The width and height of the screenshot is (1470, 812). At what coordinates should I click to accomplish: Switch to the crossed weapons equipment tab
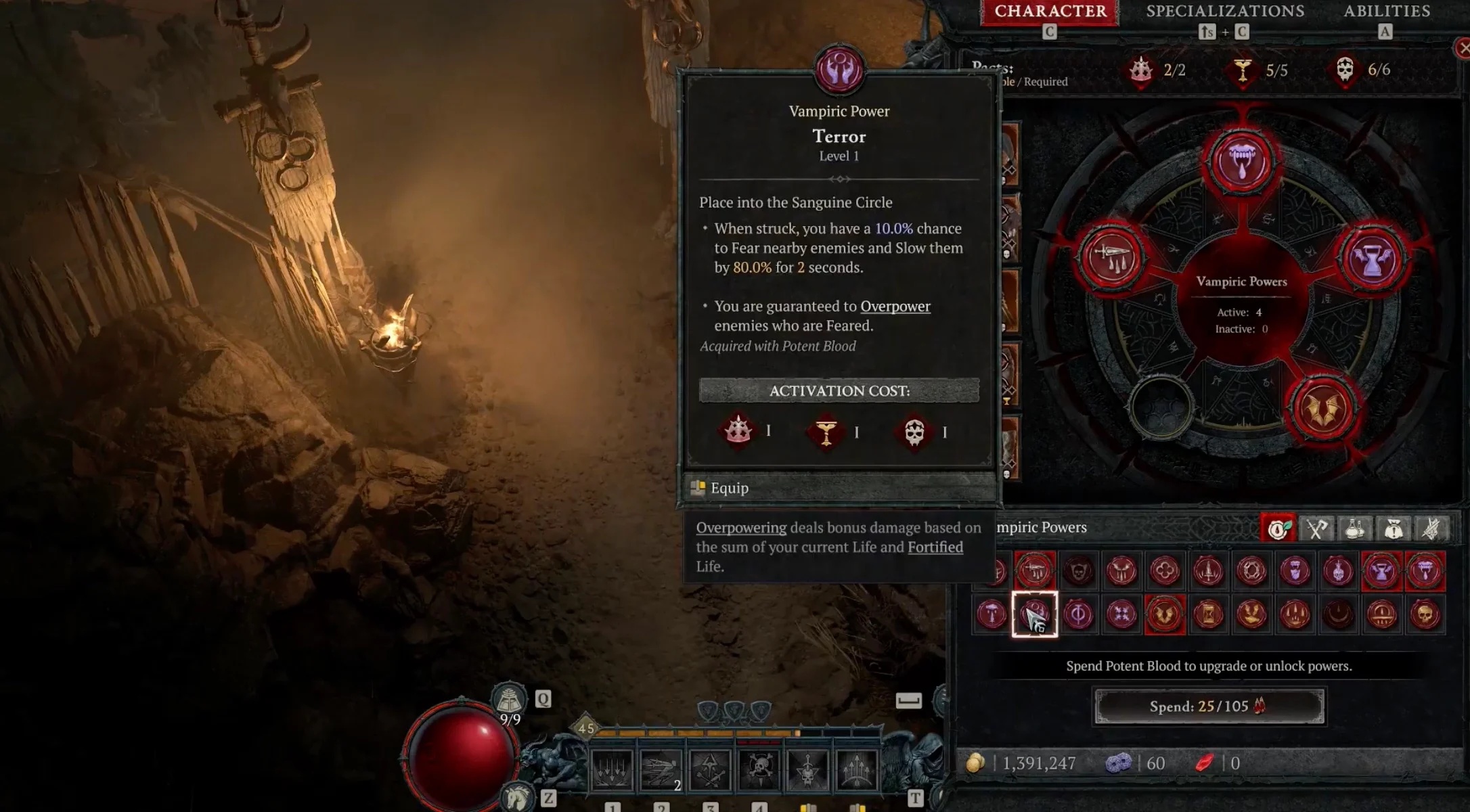pos(1316,529)
